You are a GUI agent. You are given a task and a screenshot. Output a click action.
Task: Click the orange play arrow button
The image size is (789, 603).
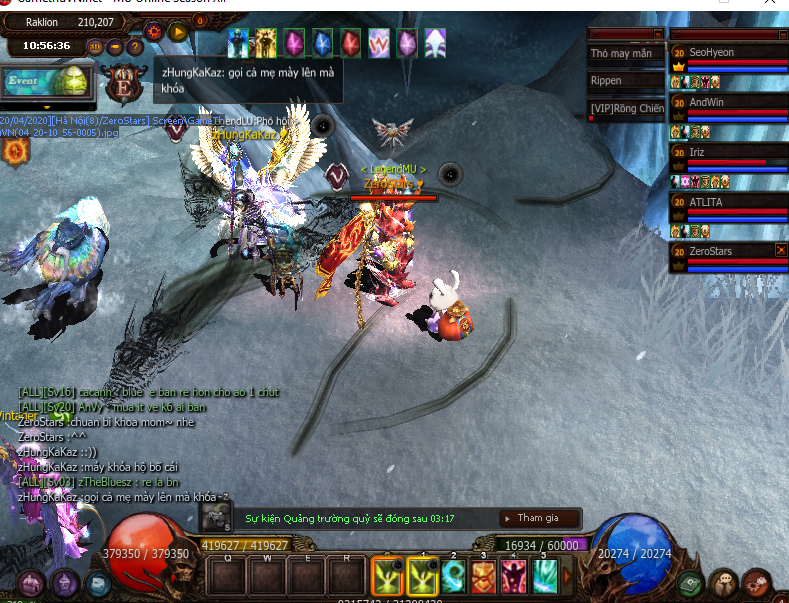tap(179, 31)
